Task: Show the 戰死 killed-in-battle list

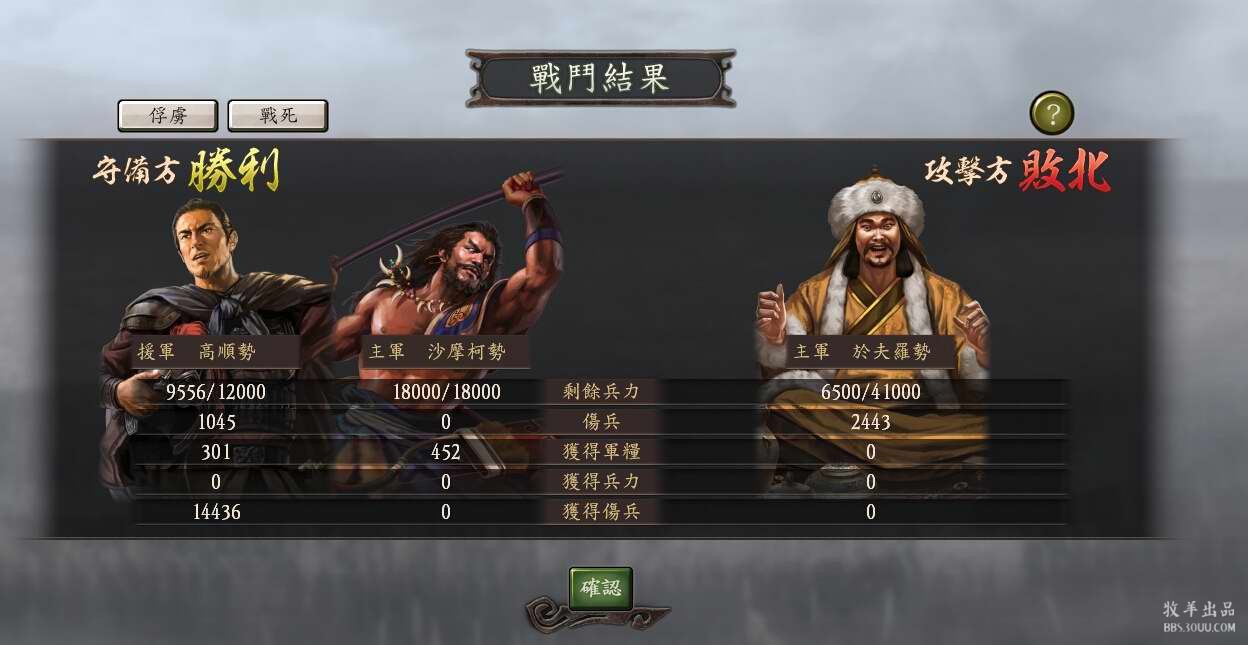Action: pyautogui.click(x=278, y=115)
